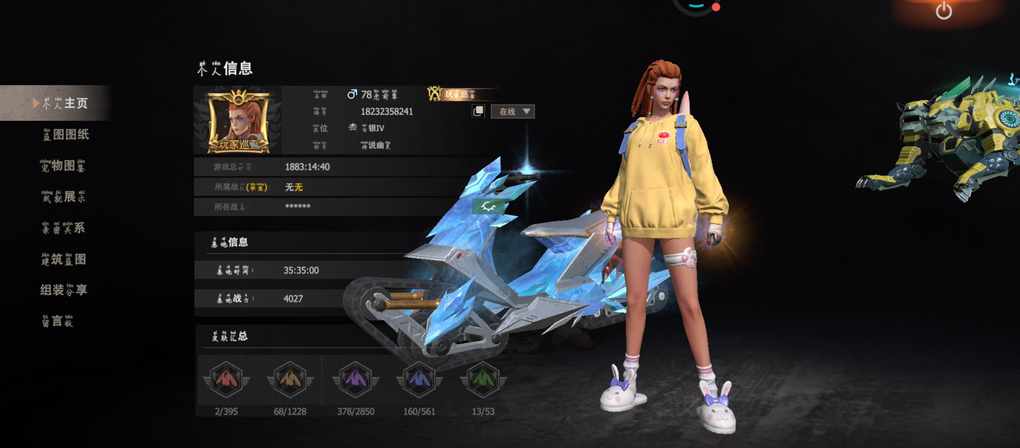Open the sidebar tab ending in 关系

pos(62,227)
